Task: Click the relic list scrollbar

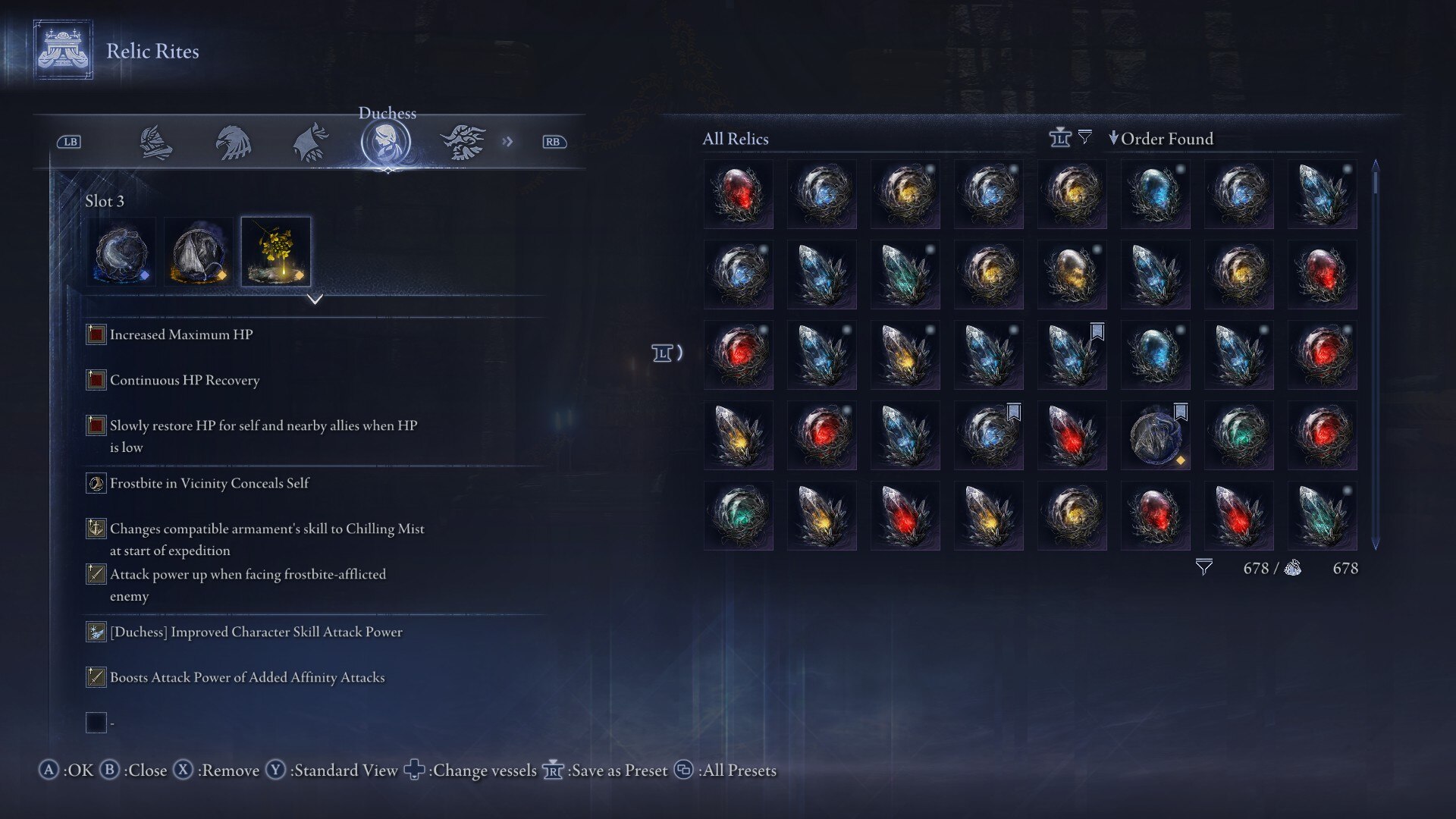Action: pos(1376,353)
